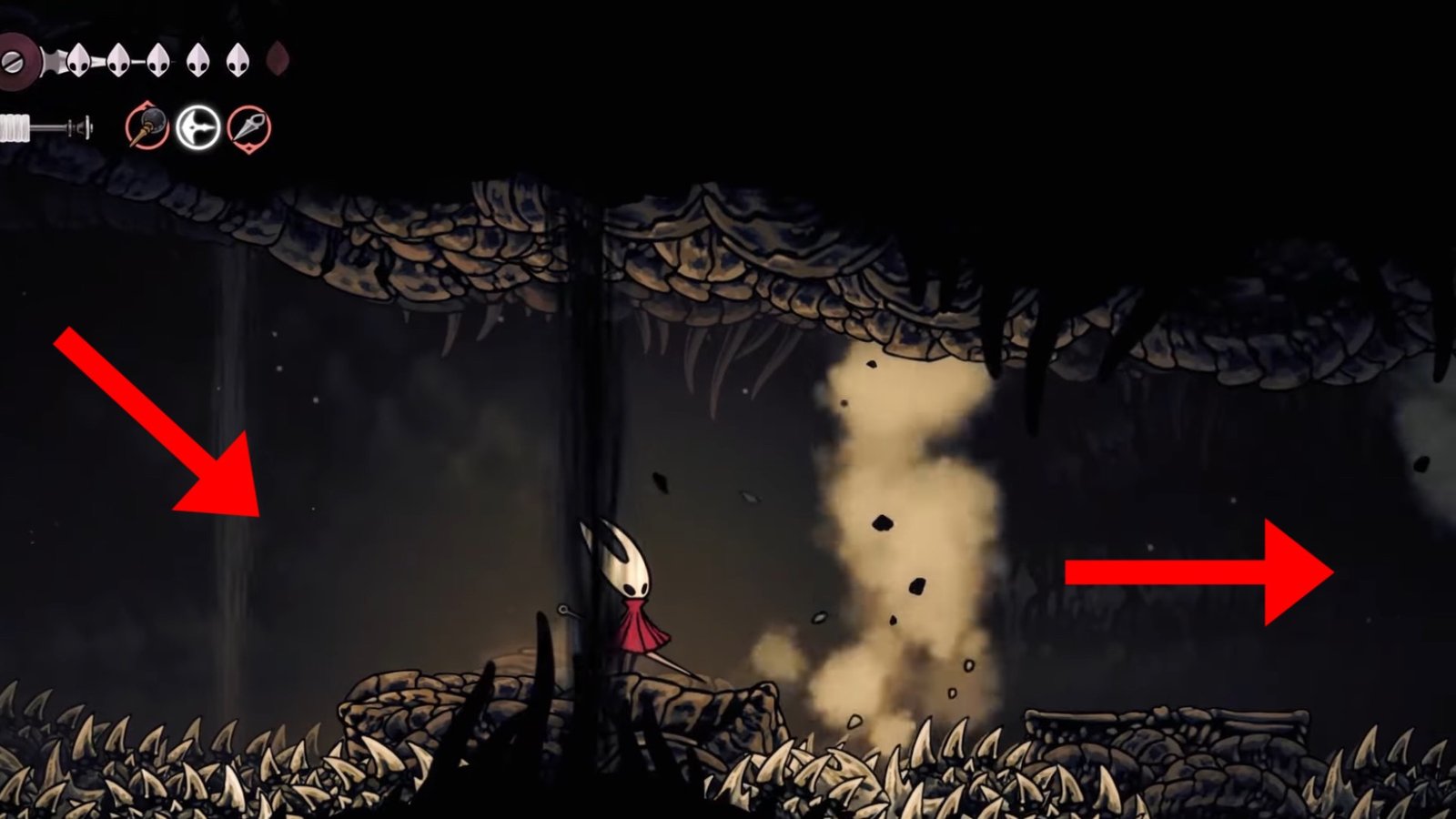Click the first health mask in the HUD
The height and width of the screenshot is (819, 1456).
[x=78, y=59]
